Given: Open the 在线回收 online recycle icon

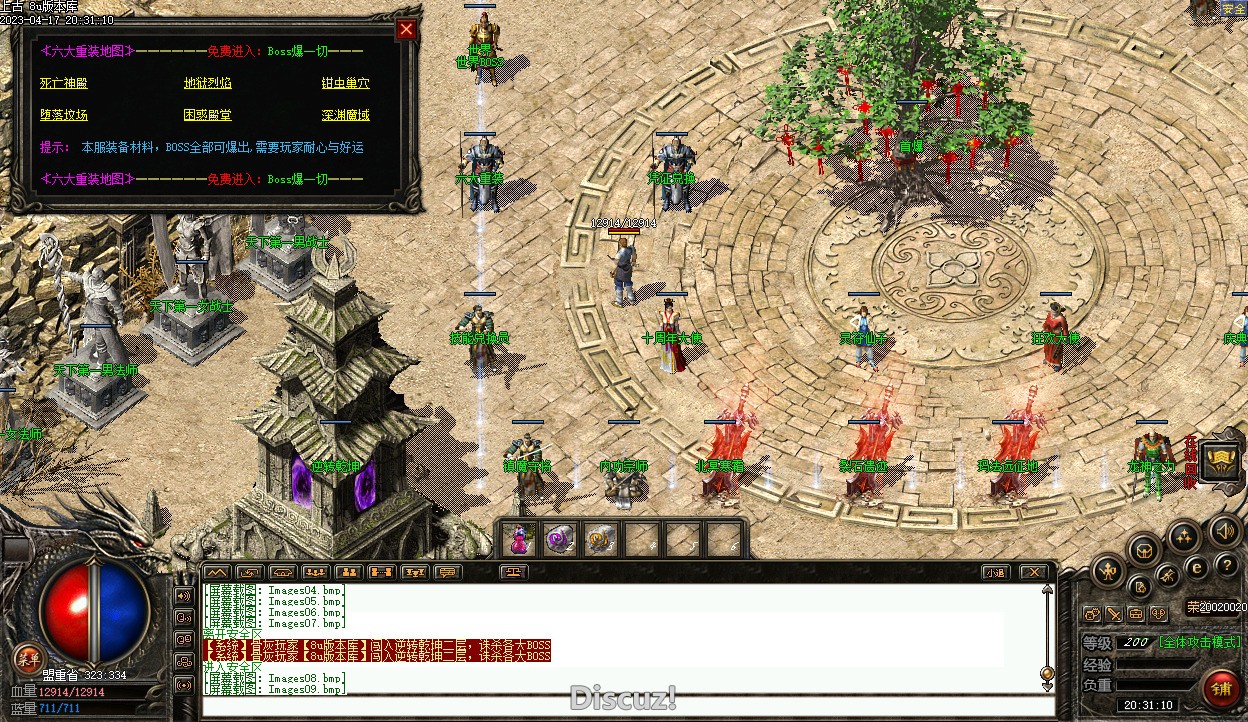Looking at the screenshot, I should tap(1220, 460).
